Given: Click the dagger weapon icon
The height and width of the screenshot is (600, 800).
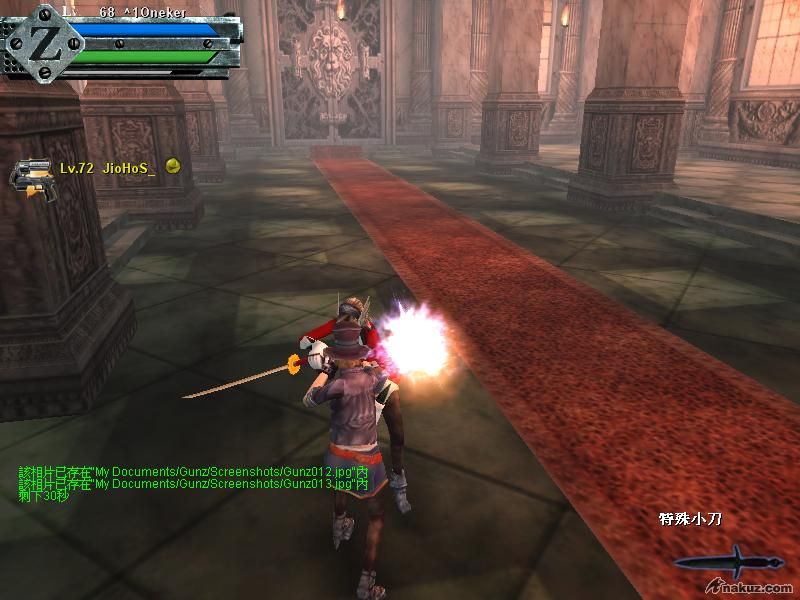Looking at the screenshot, I should pos(737,561).
